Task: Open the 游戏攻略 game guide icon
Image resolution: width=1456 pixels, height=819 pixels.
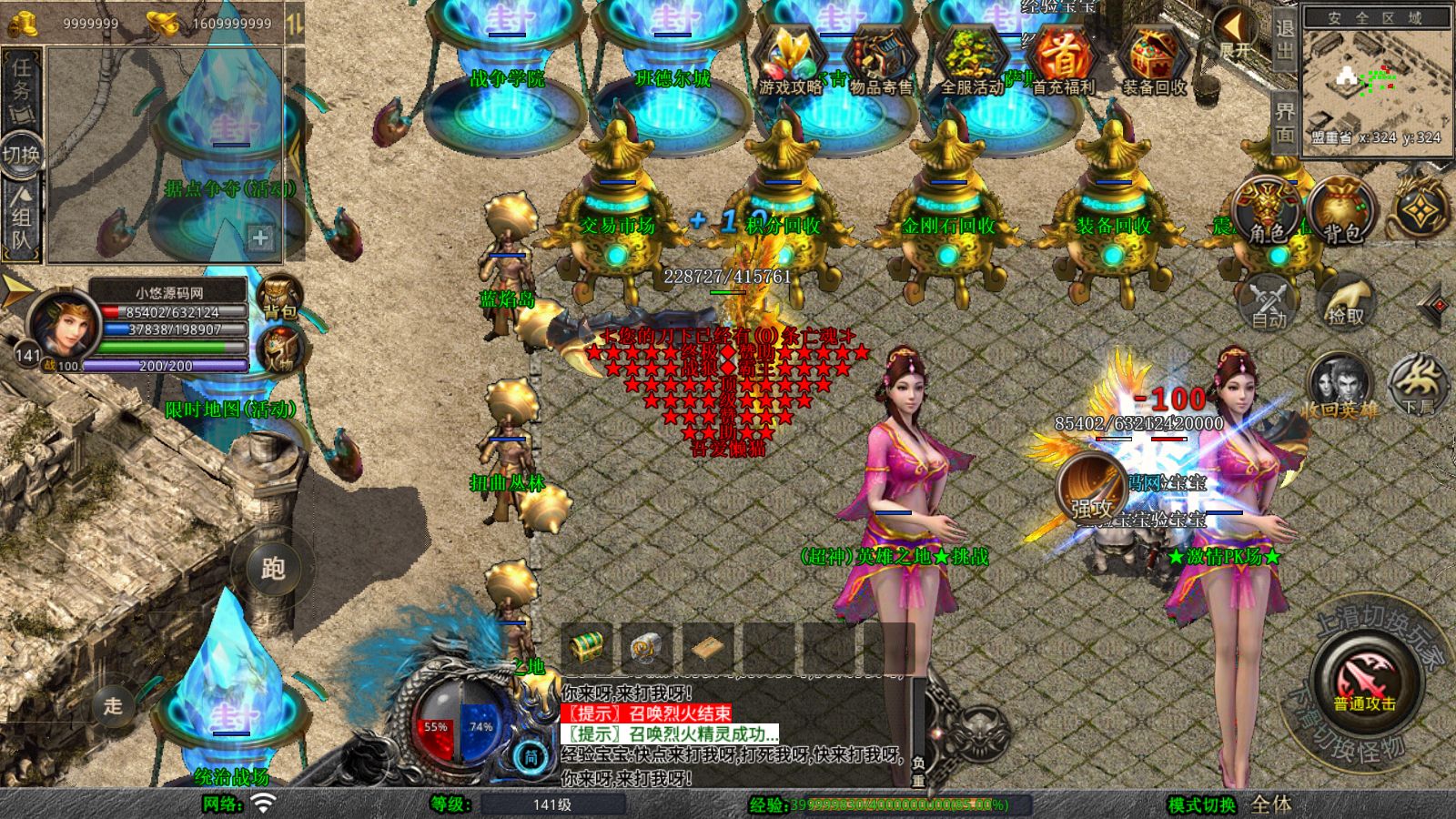Action: click(789, 61)
